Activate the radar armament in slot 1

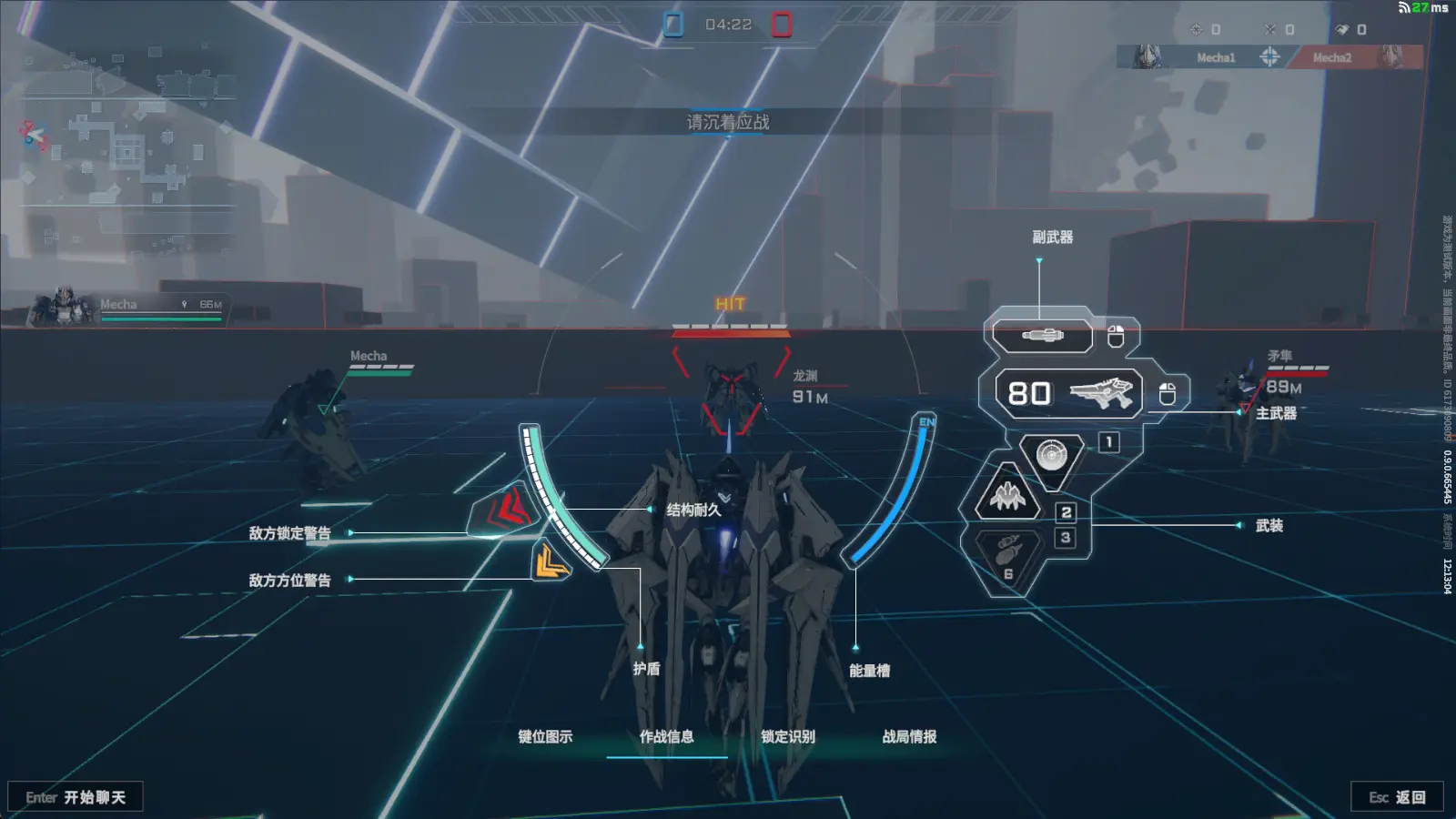pyautogui.click(x=1051, y=453)
